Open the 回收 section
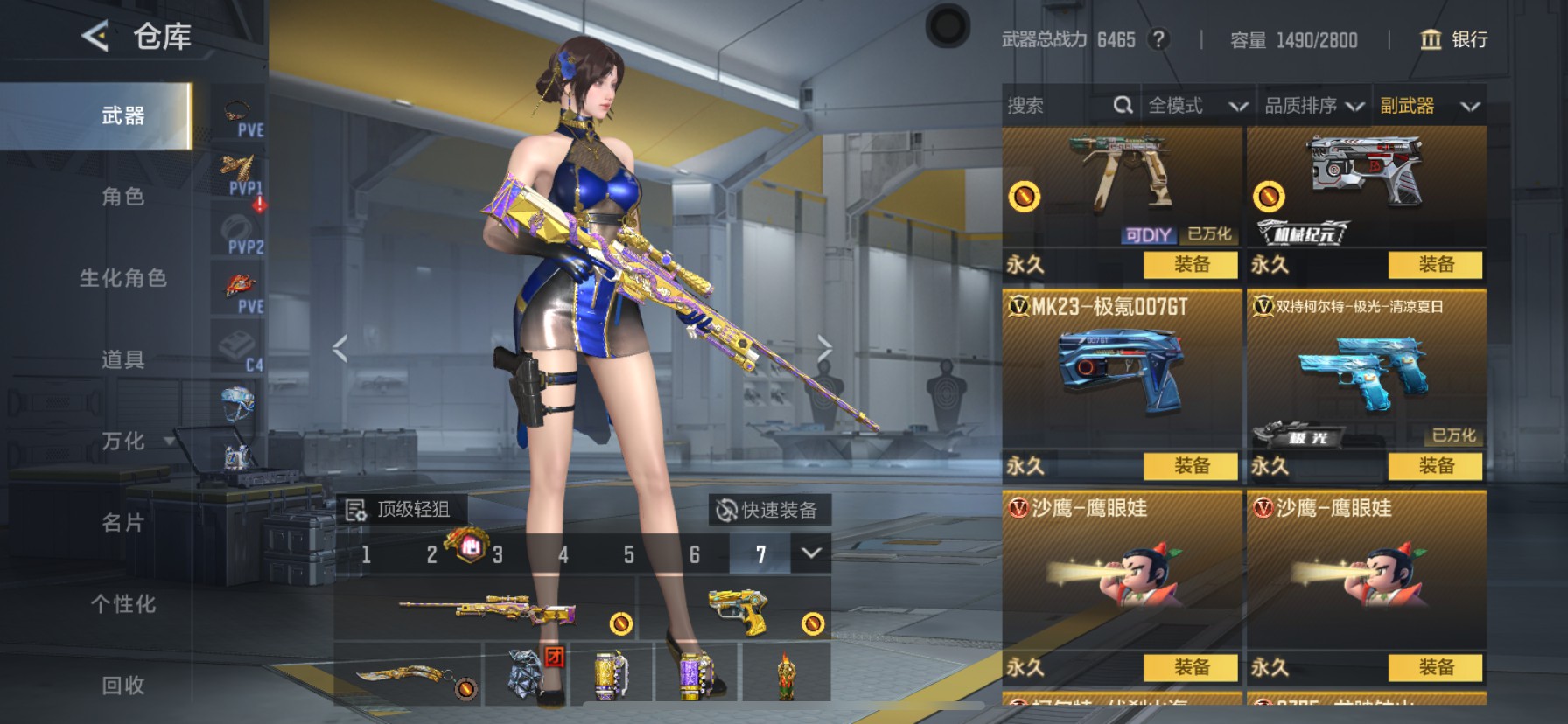Screen dimensions: 1568x724 [122, 686]
